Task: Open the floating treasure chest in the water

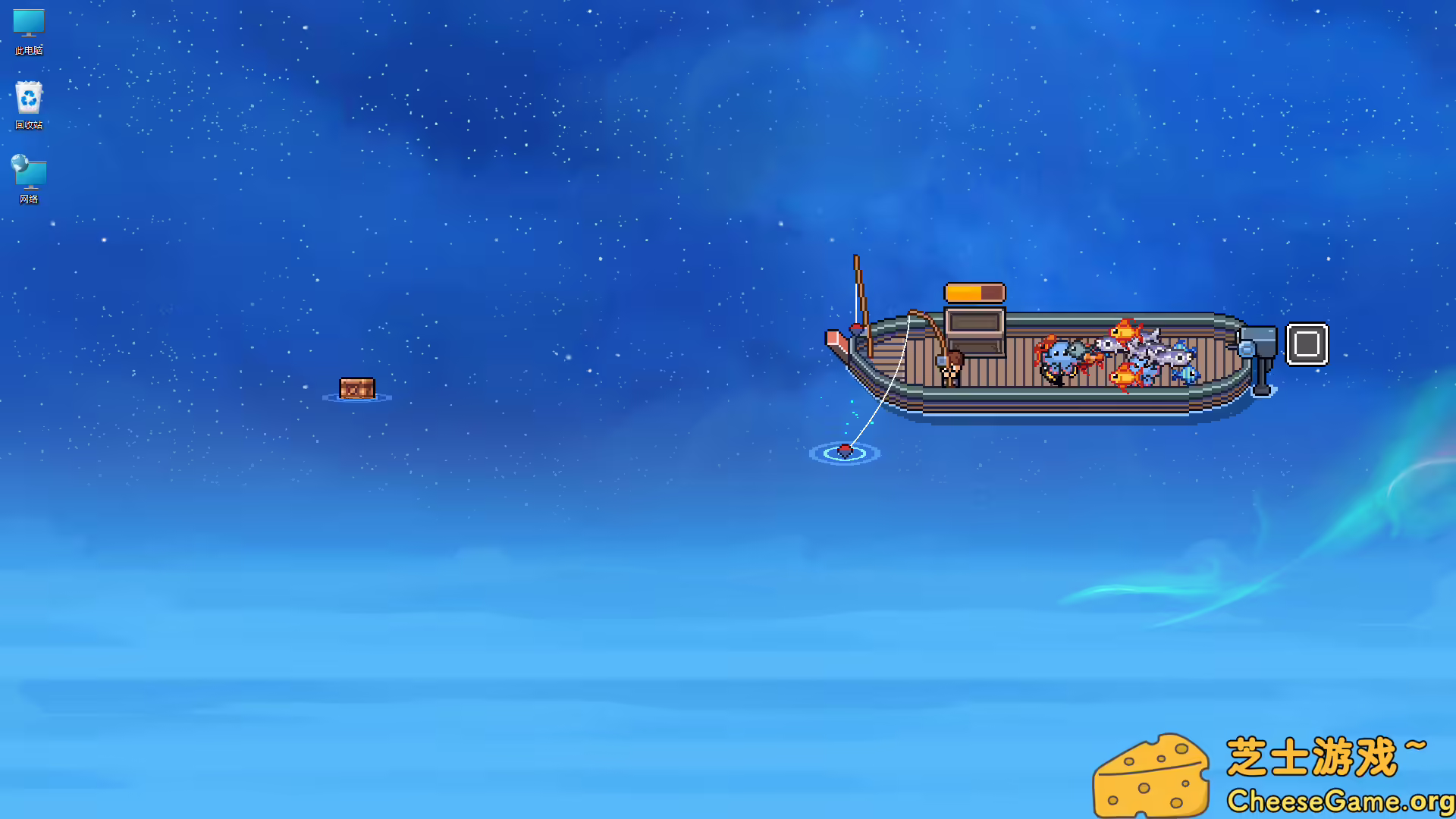Action: 358,388
